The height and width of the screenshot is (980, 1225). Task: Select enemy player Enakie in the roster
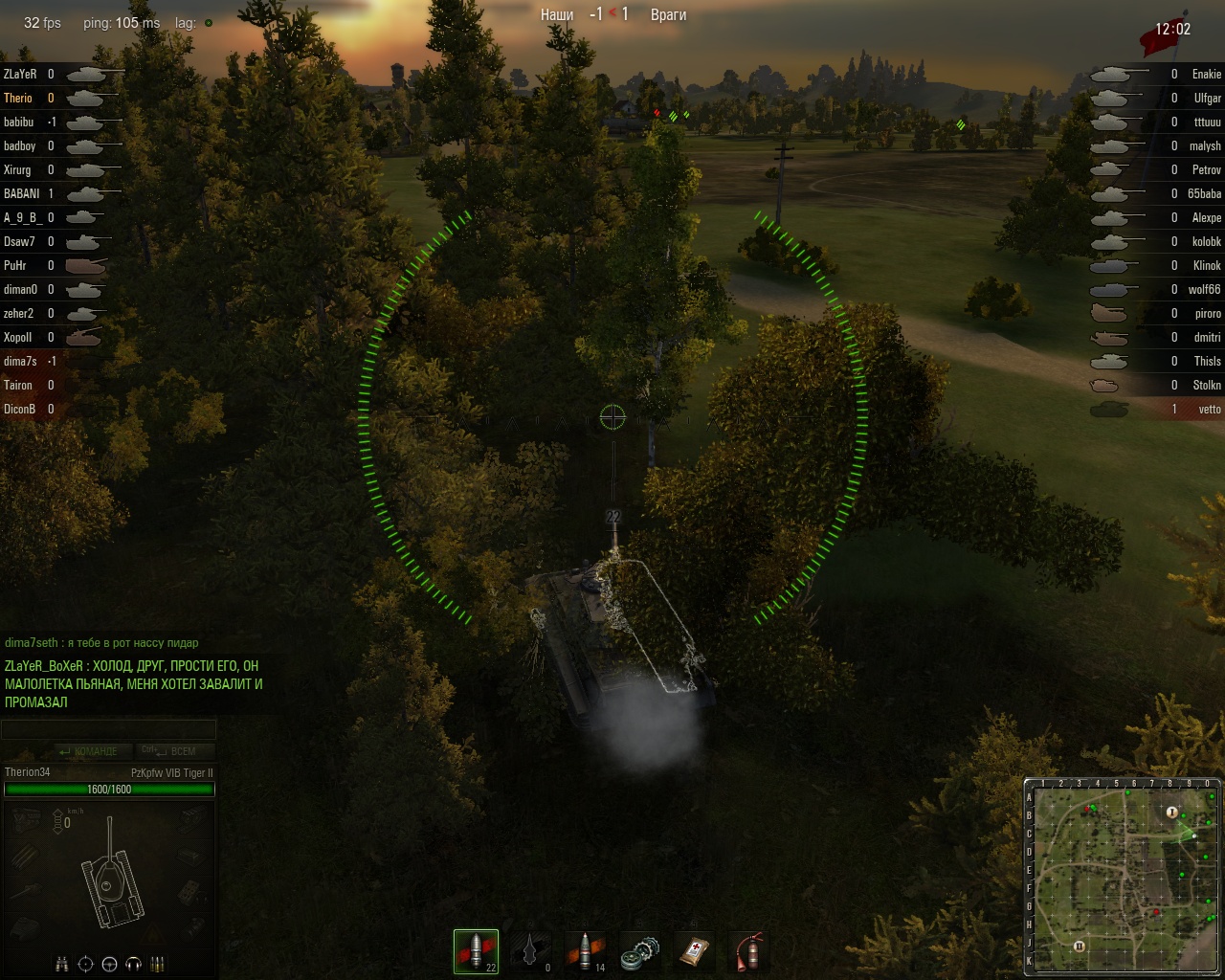click(1206, 74)
